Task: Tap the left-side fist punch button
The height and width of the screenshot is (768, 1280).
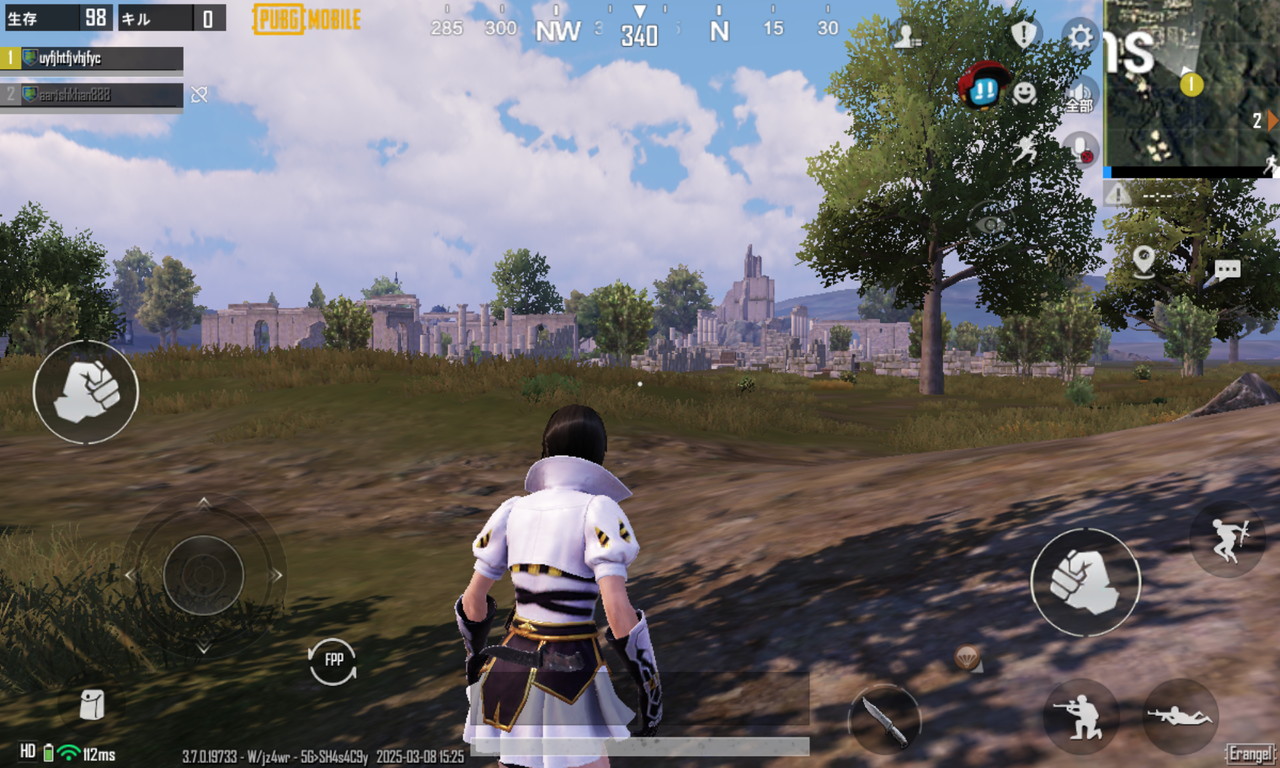Action: pyautogui.click(x=86, y=392)
